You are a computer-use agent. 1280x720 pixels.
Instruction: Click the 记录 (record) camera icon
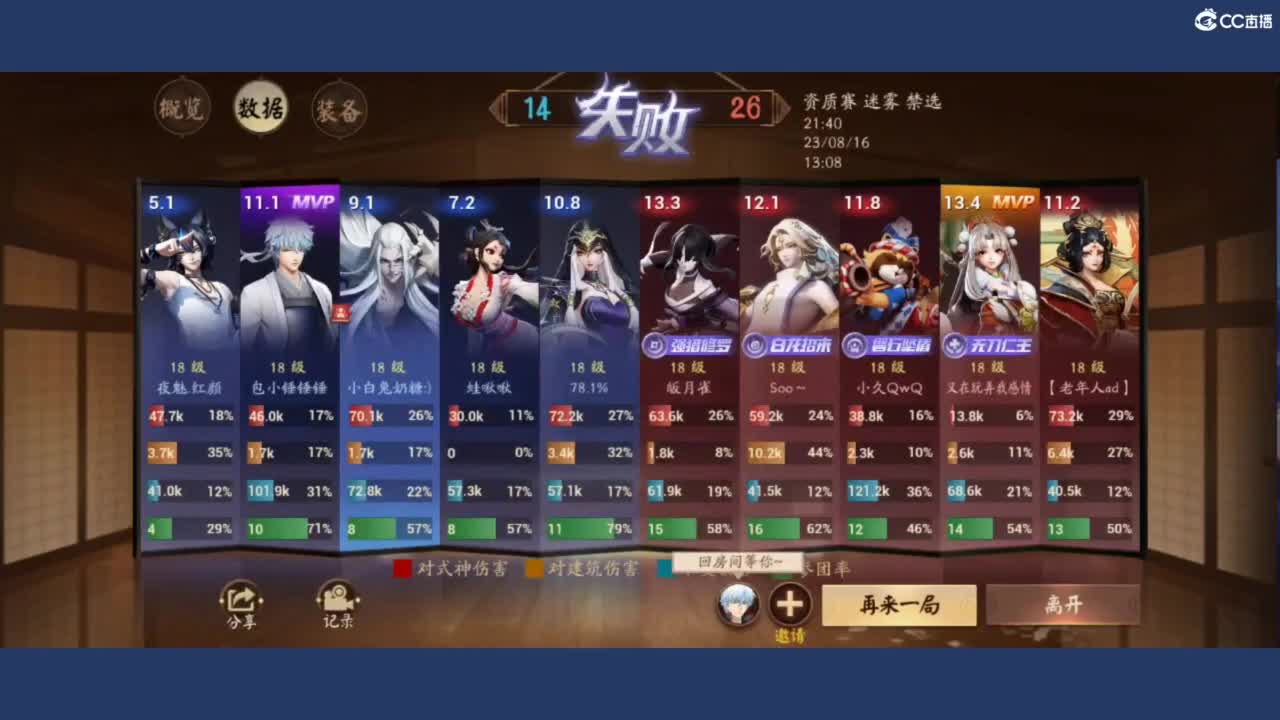point(337,601)
